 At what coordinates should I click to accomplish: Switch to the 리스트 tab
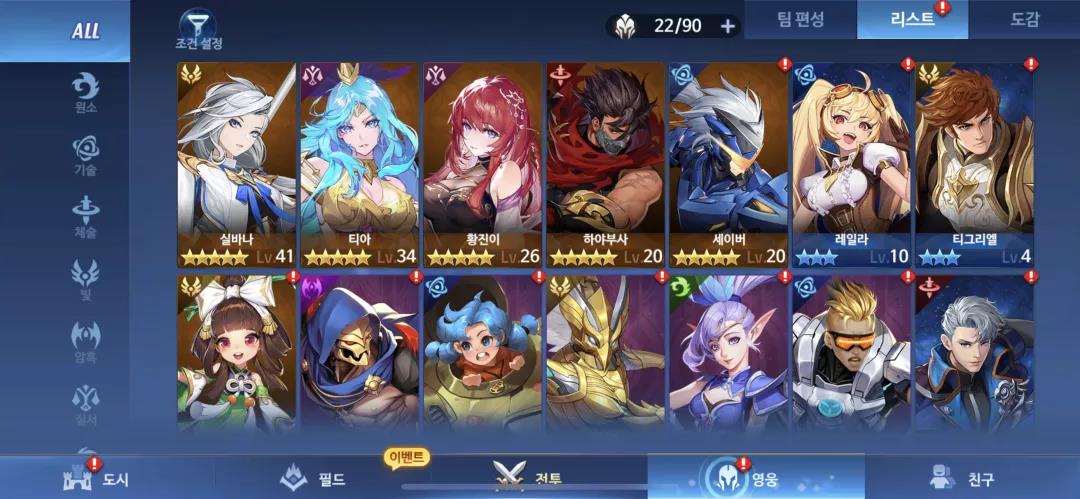[911, 19]
